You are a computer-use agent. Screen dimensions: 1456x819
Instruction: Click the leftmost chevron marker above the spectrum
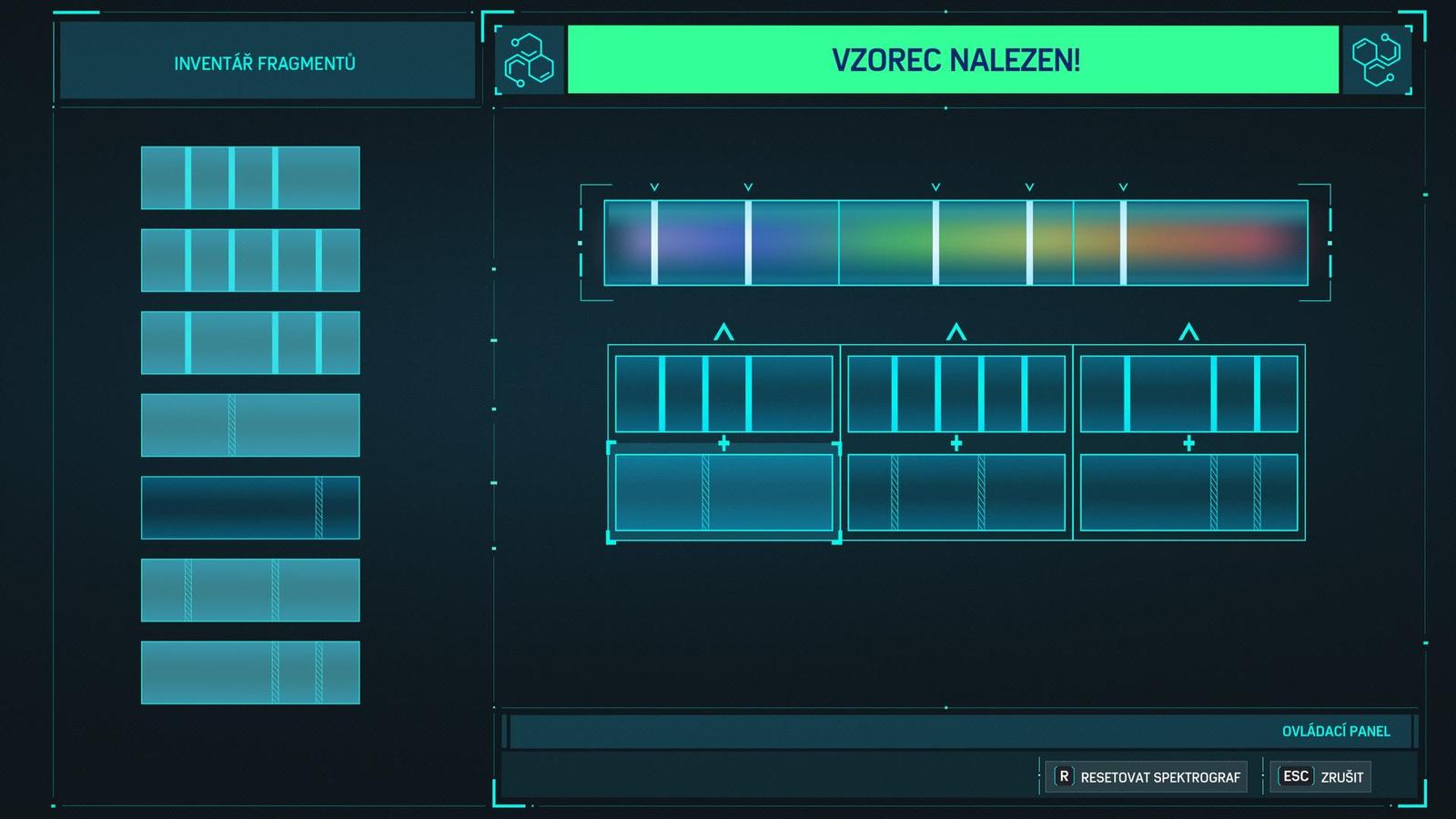[652, 187]
